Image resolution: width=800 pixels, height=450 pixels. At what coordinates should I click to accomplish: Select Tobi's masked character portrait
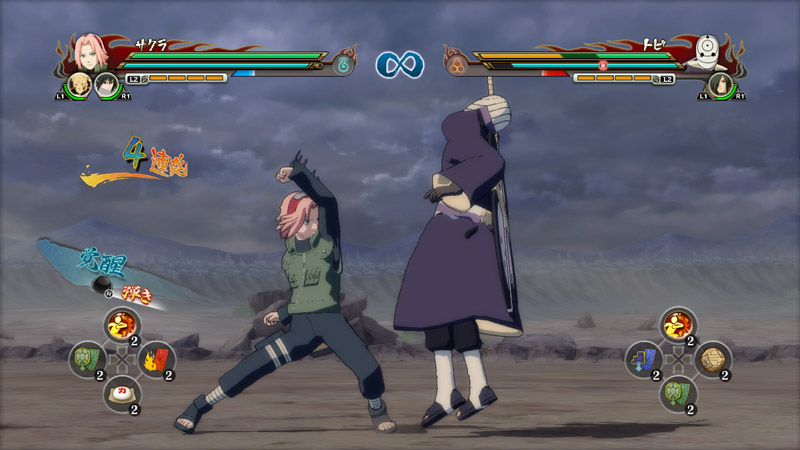coord(711,52)
